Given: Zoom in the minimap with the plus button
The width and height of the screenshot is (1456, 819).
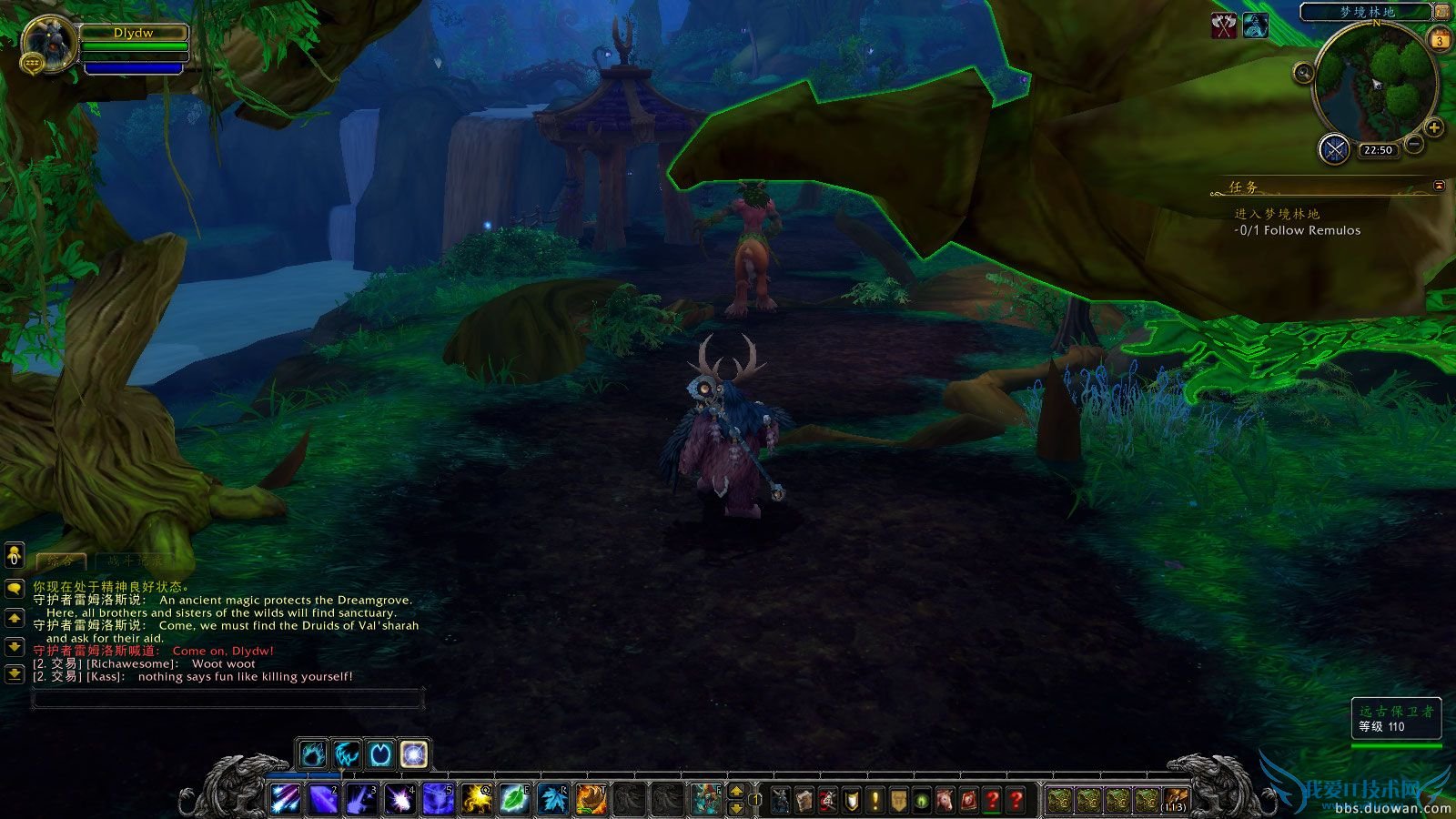Looking at the screenshot, I should point(1435,127).
